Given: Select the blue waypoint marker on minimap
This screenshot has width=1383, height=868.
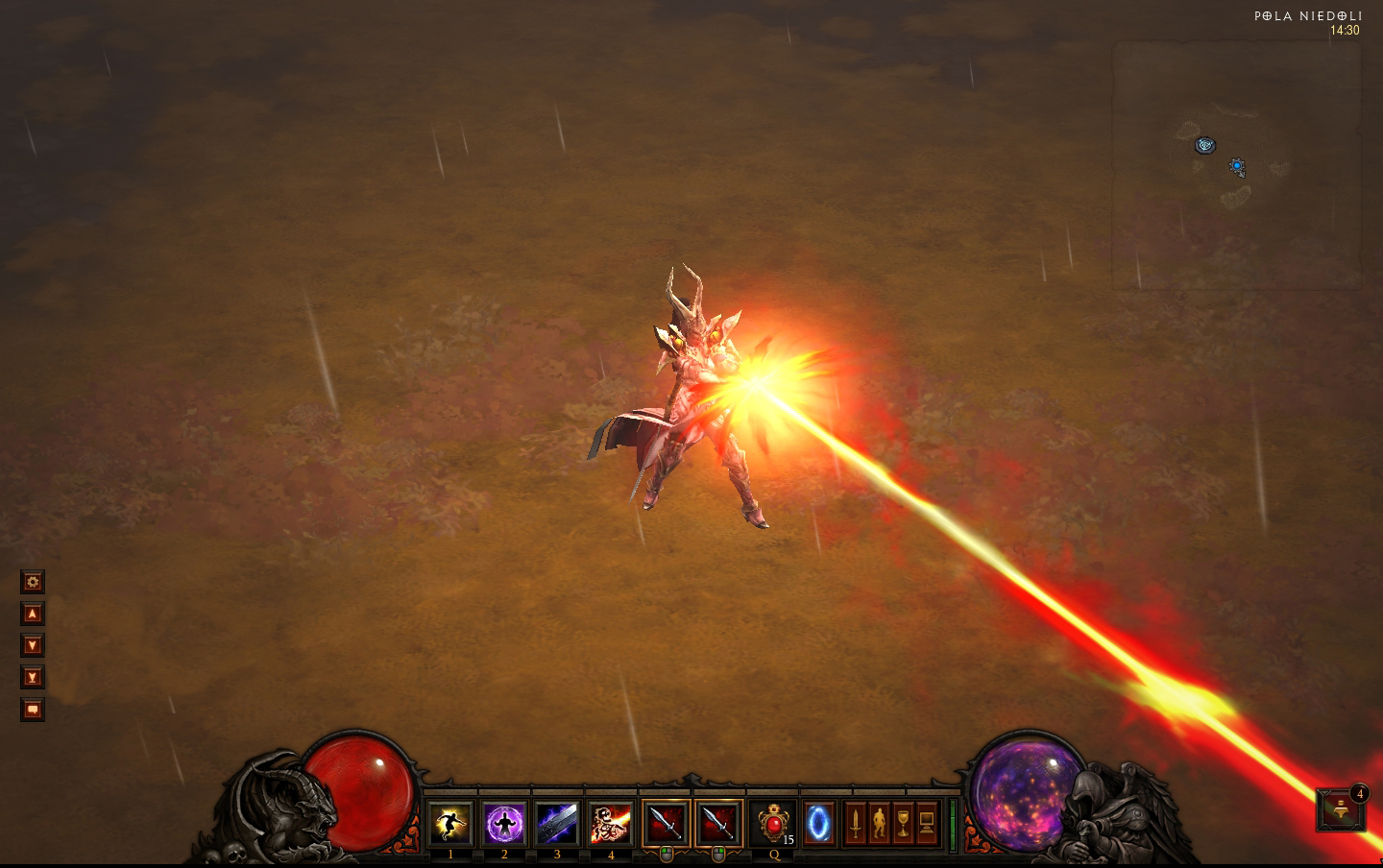Looking at the screenshot, I should click(x=1205, y=145).
